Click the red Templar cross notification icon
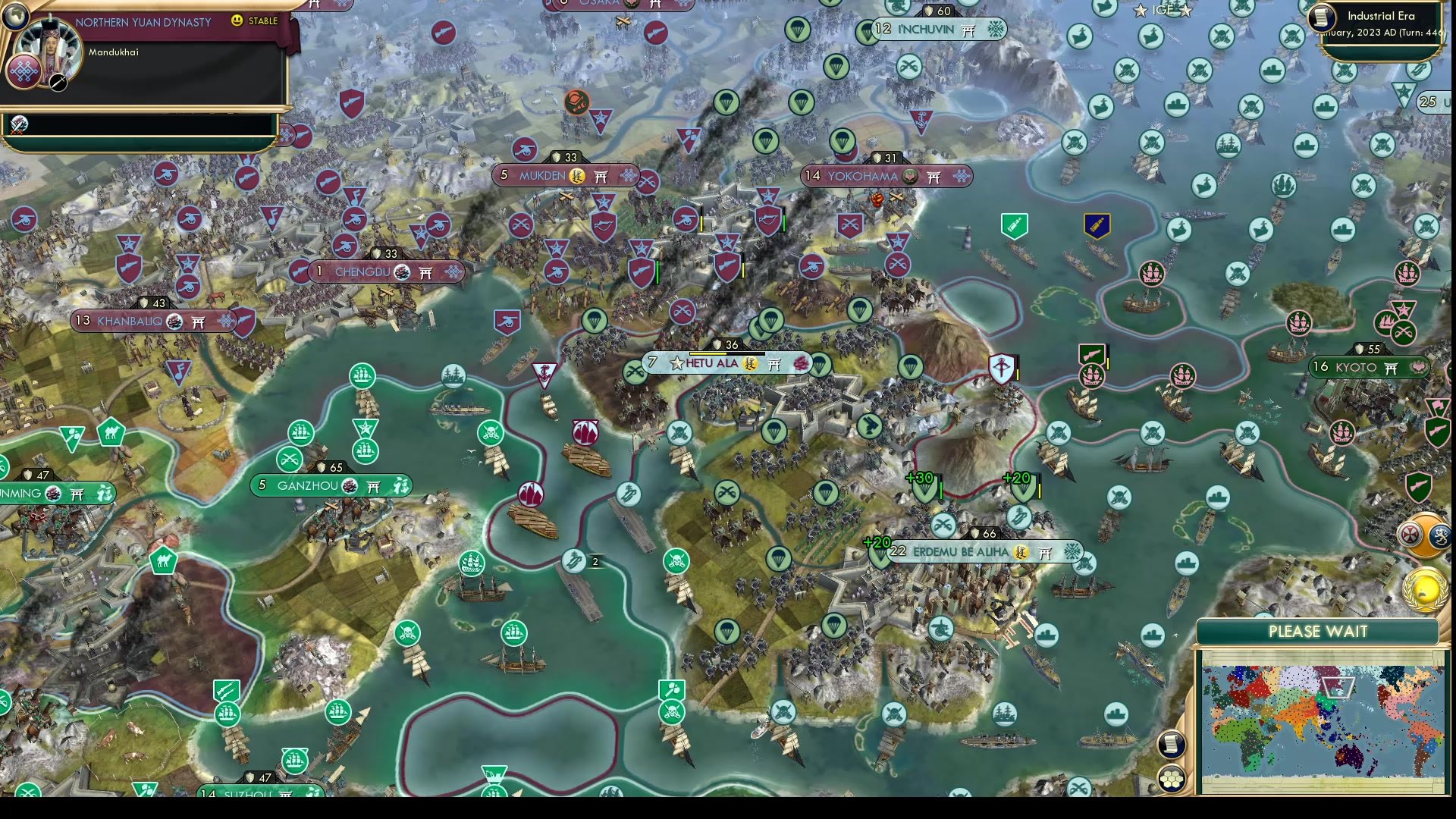The image size is (1456, 819). pos(1410,534)
